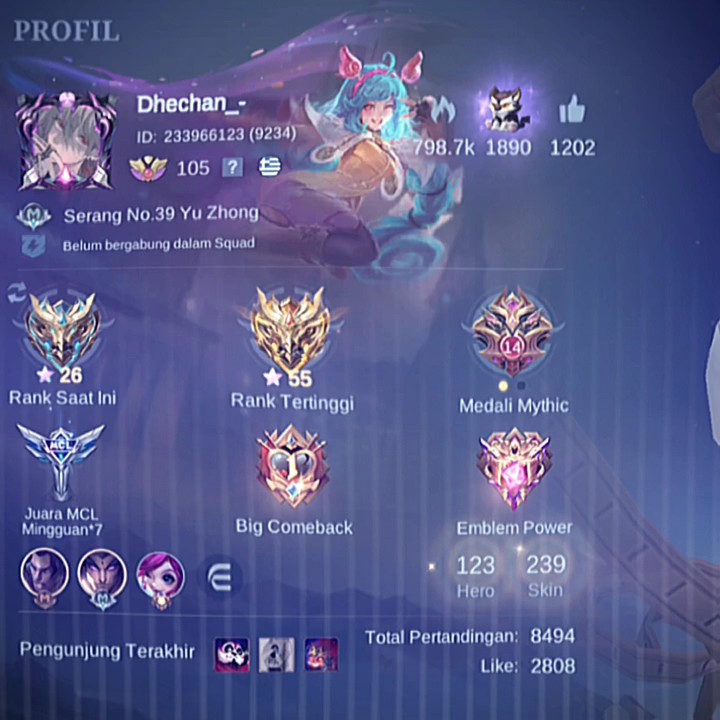Viewport: 720px width, 720px height.
Task: Click the country flag icon
Action: tap(268, 168)
